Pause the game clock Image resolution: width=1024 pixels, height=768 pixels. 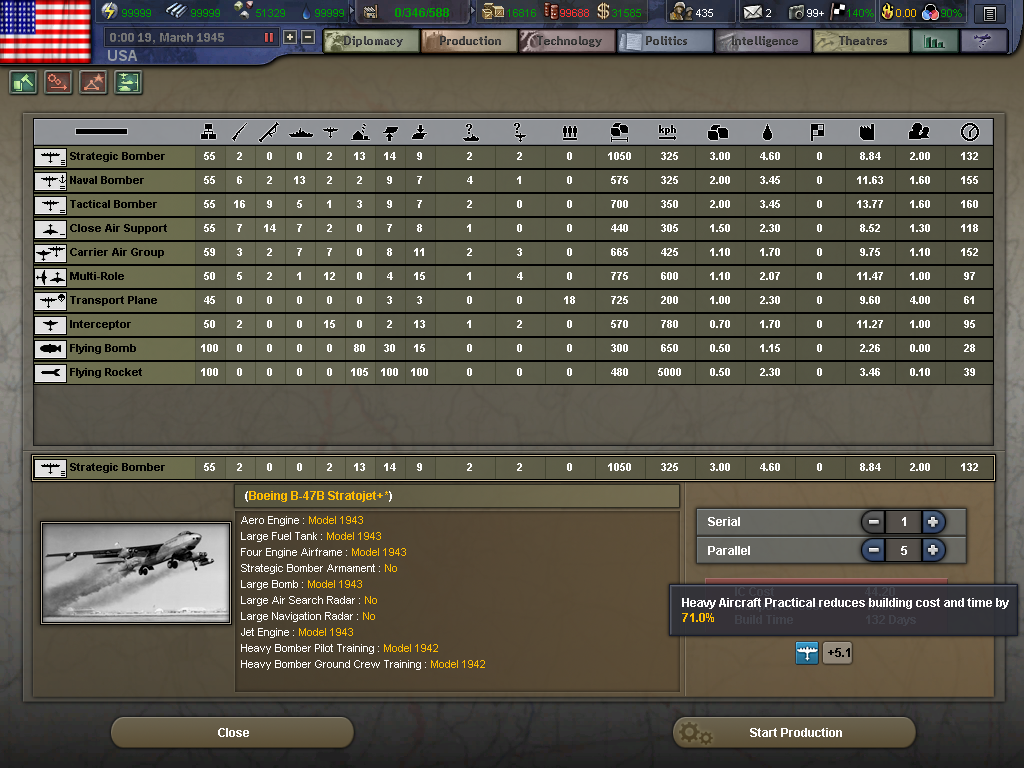(268, 37)
